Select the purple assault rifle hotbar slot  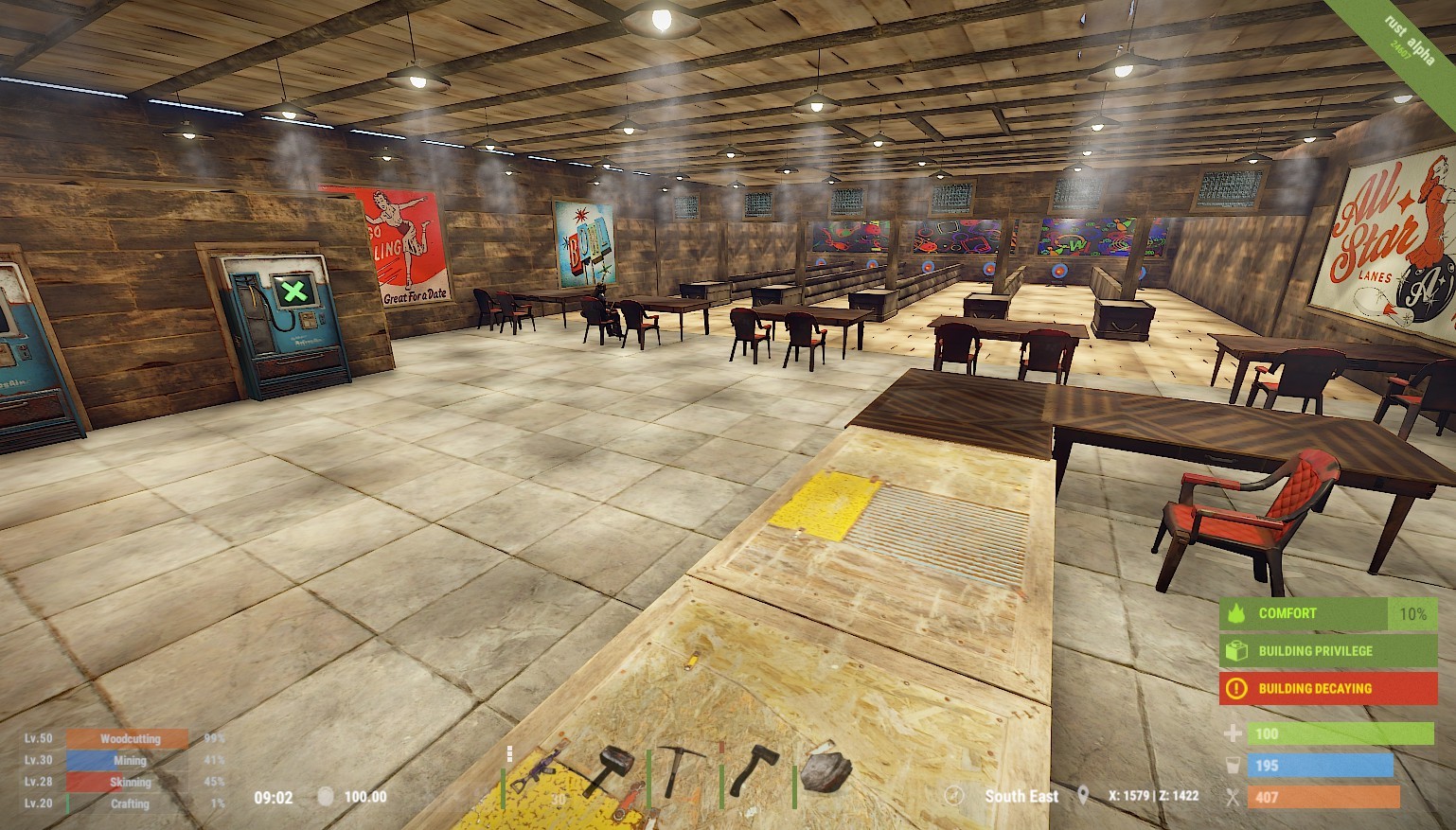point(537,771)
